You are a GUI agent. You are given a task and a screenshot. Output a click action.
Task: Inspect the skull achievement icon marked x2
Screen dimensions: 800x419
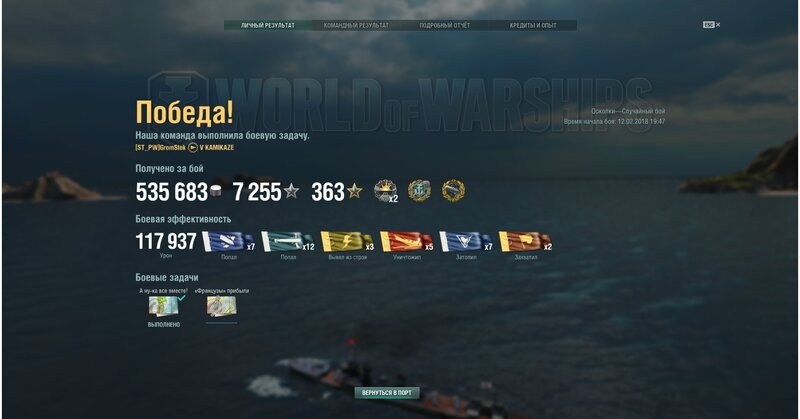pyautogui.click(x=385, y=190)
